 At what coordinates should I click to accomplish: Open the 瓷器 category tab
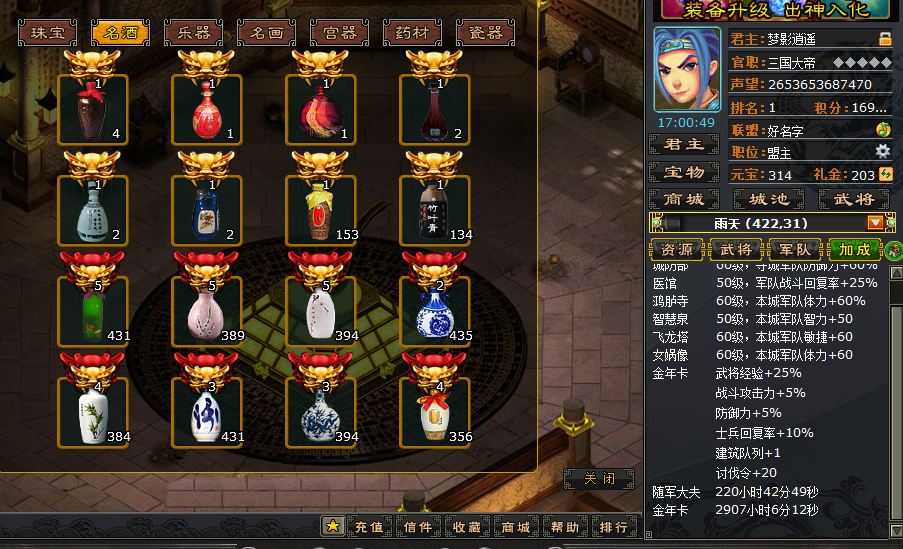point(485,33)
